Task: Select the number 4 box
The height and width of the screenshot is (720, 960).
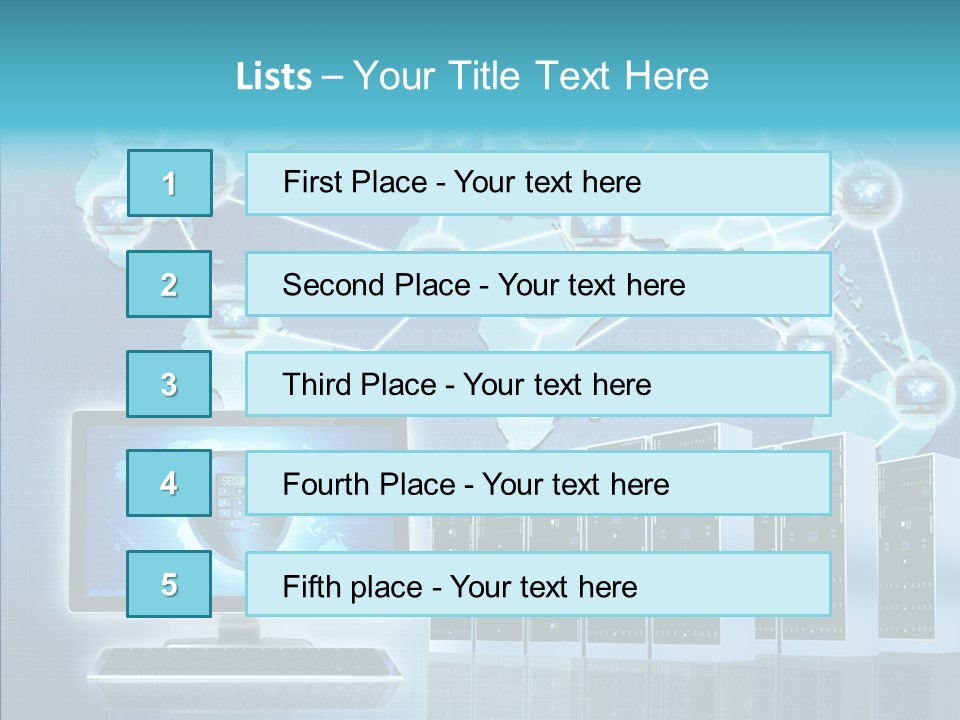Action: [x=170, y=484]
